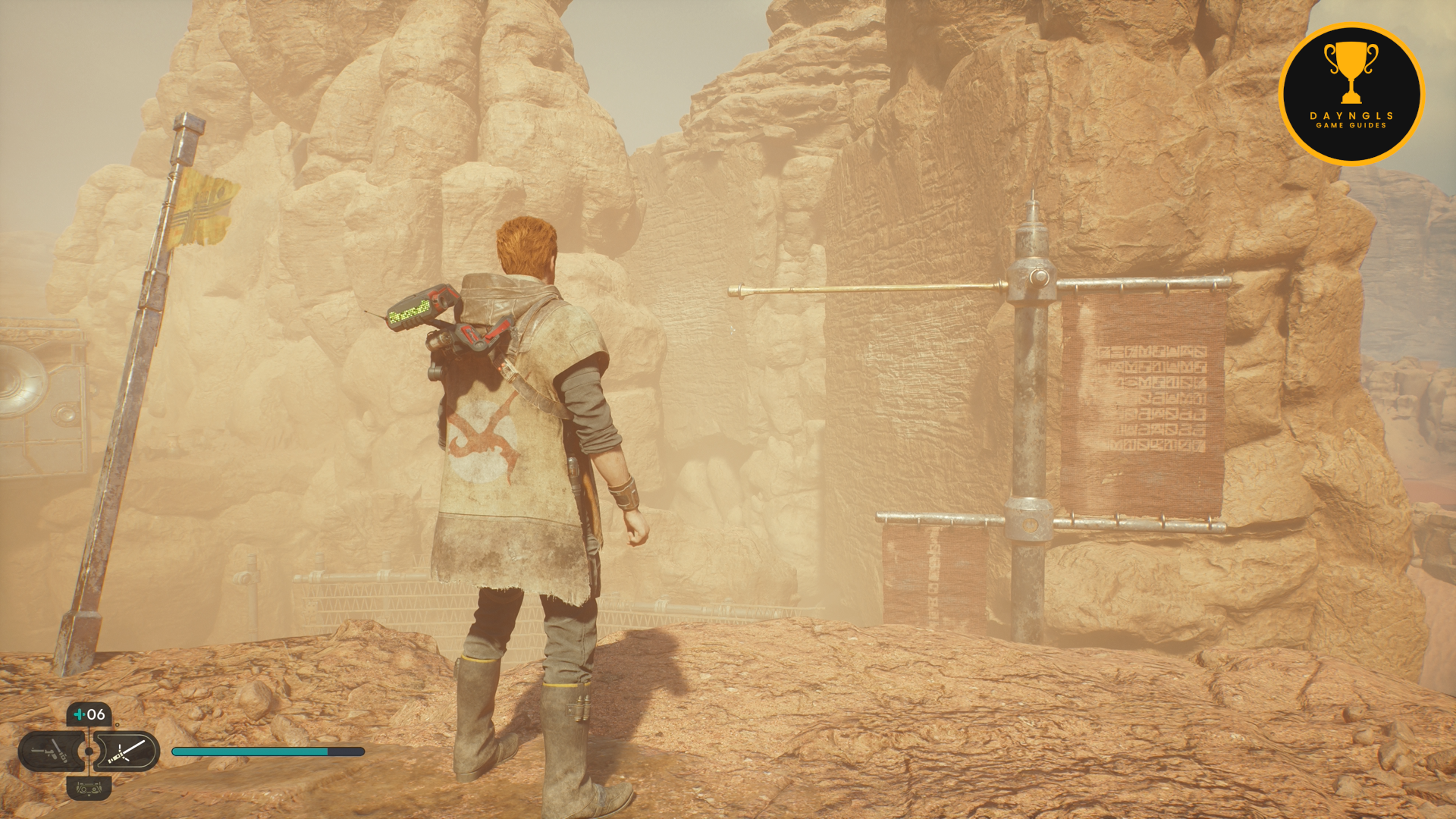Activate the BD-1 droid icon
The width and height of the screenshot is (1456, 819).
pos(89,789)
